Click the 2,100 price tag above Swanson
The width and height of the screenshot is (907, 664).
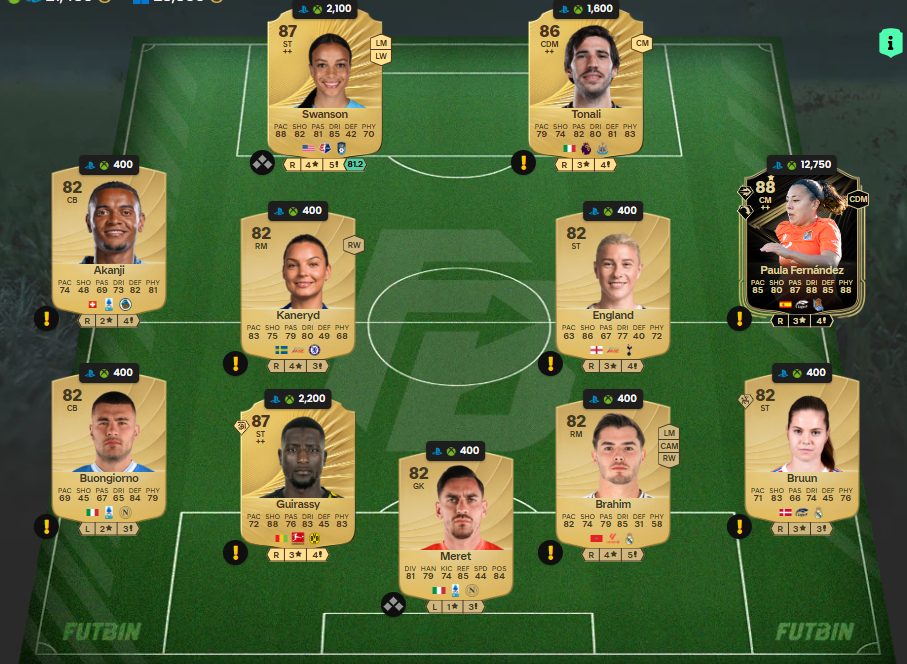[x=326, y=9]
